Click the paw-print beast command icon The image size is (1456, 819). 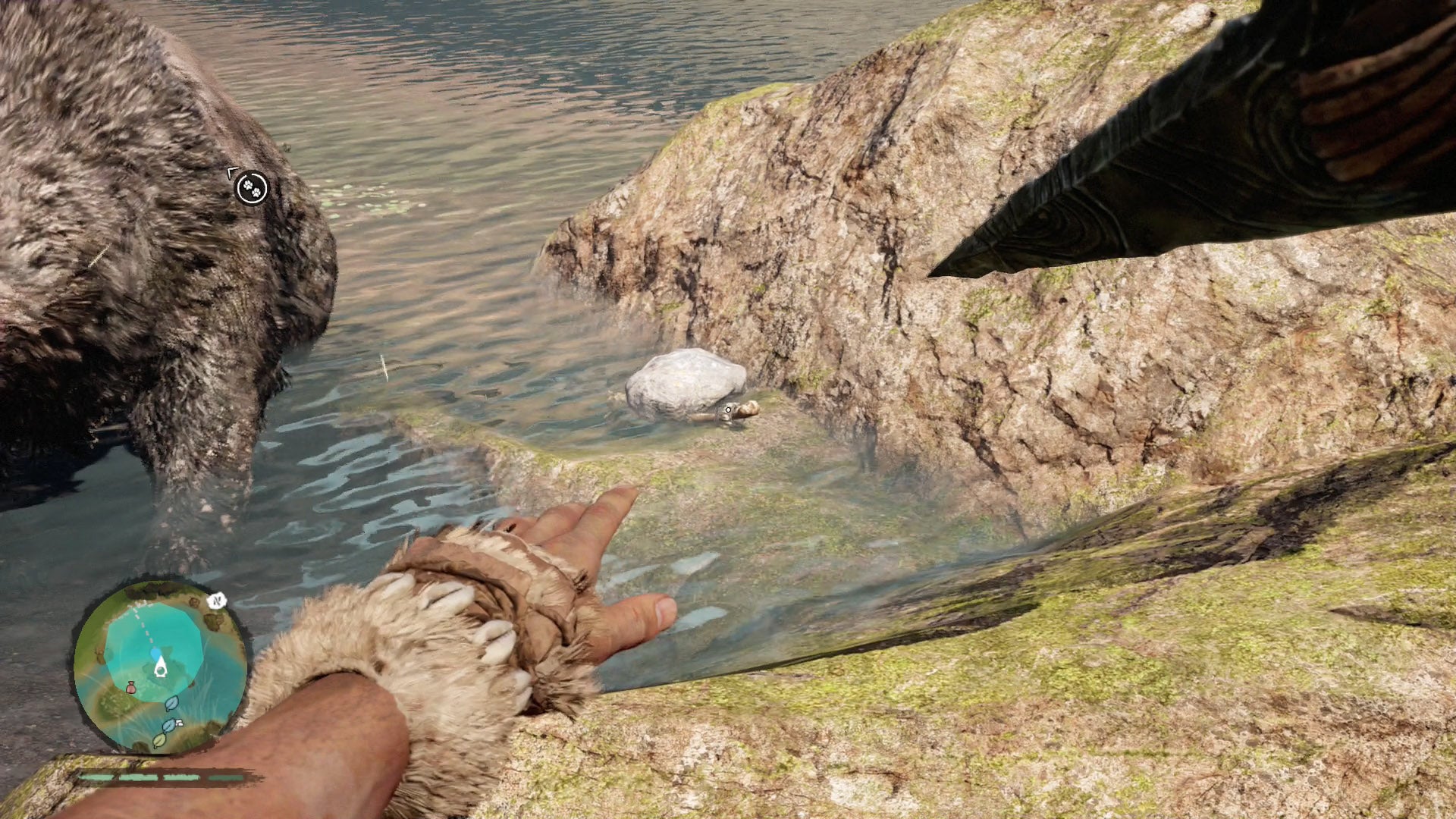click(x=252, y=188)
